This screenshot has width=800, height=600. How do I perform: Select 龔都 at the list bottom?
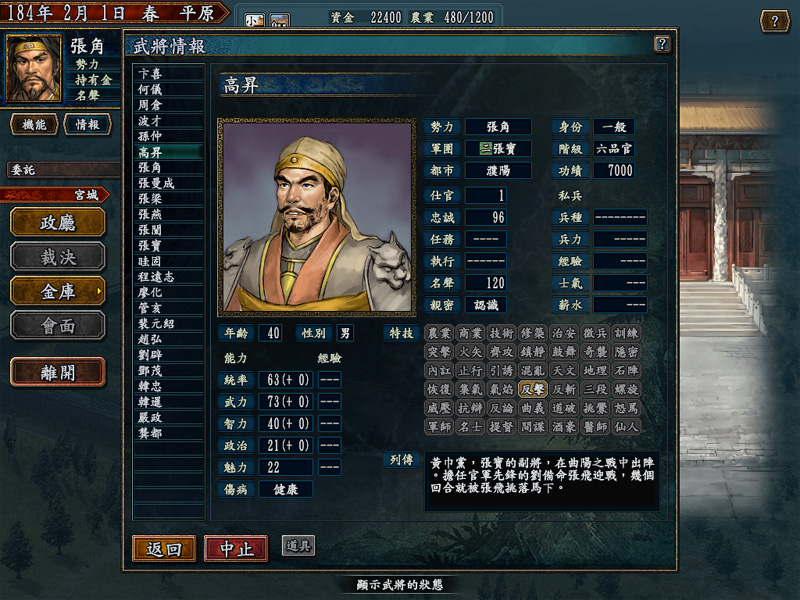(151, 433)
